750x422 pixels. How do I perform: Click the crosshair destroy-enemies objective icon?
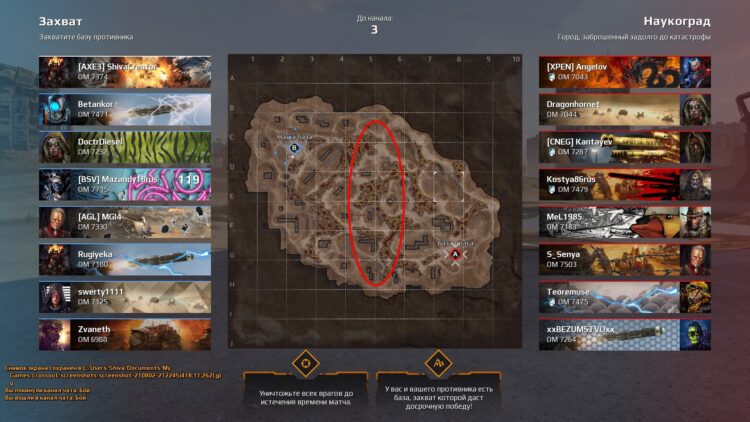pyautogui.click(x=304, y=362)
